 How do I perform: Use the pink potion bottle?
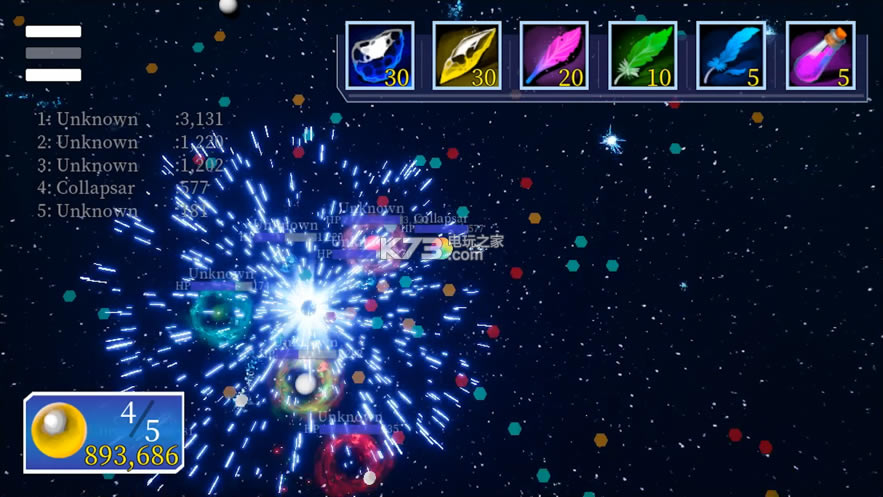pos(821,56)
